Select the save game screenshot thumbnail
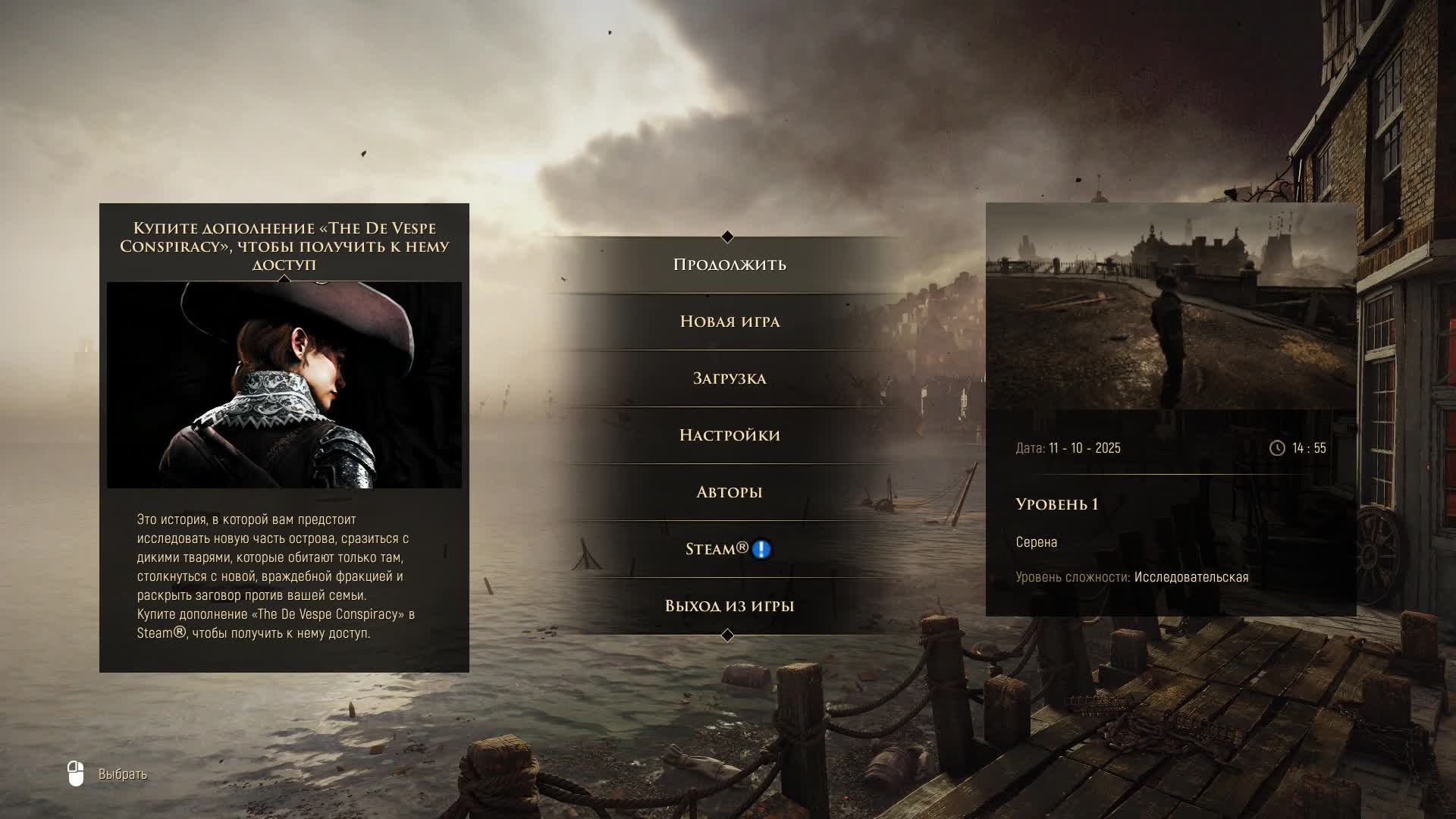The image size is (1456, 819). (x=1170, y=307)
